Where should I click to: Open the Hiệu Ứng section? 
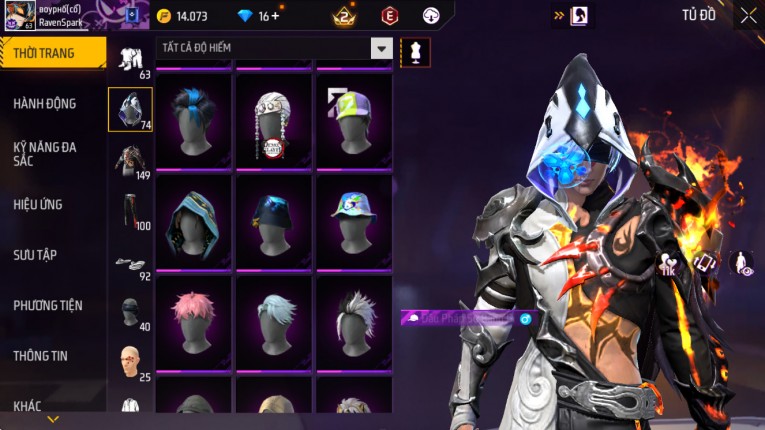(x=38, y=204)
